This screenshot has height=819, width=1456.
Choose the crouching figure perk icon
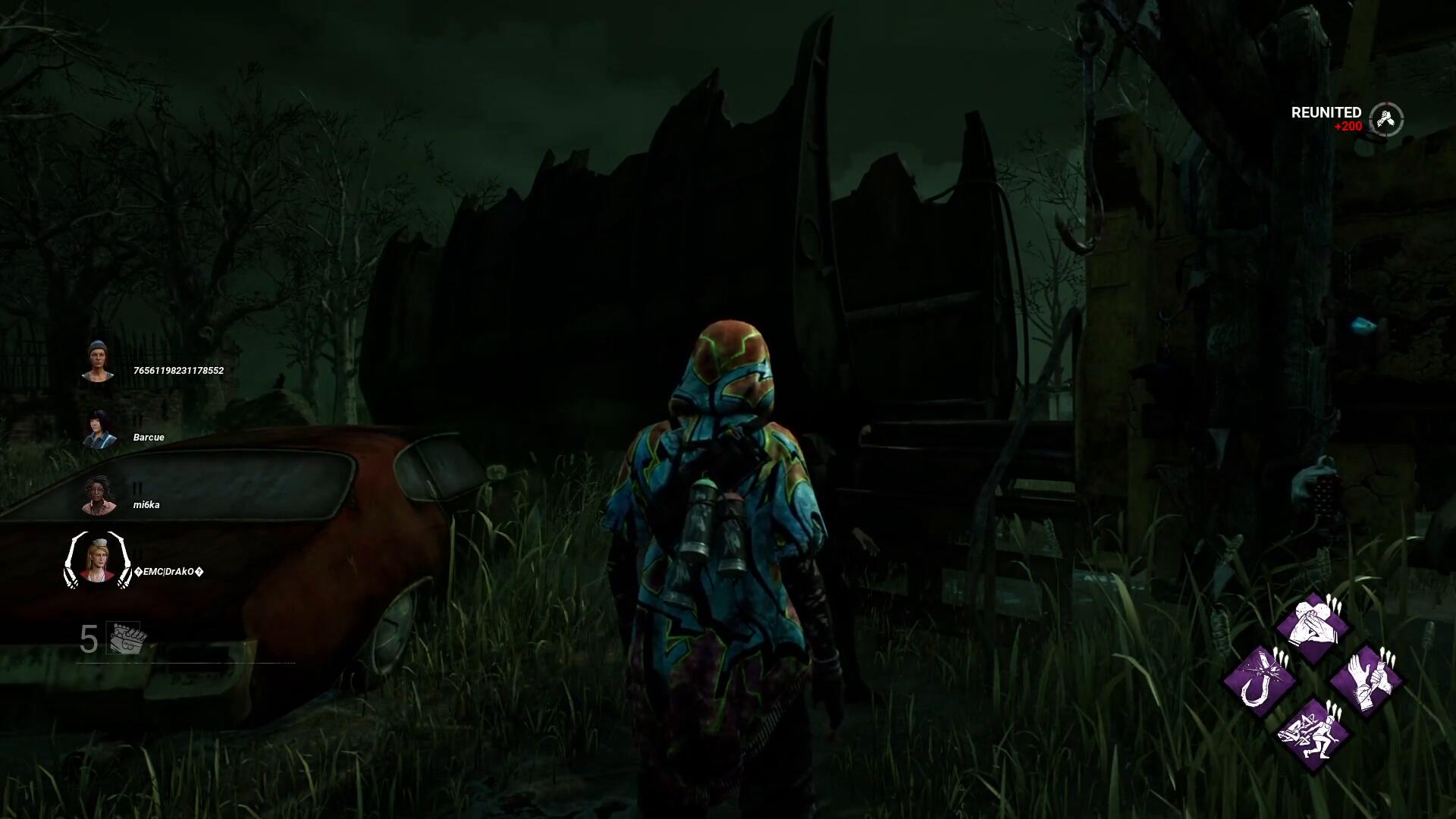(x=1313, y=734)
